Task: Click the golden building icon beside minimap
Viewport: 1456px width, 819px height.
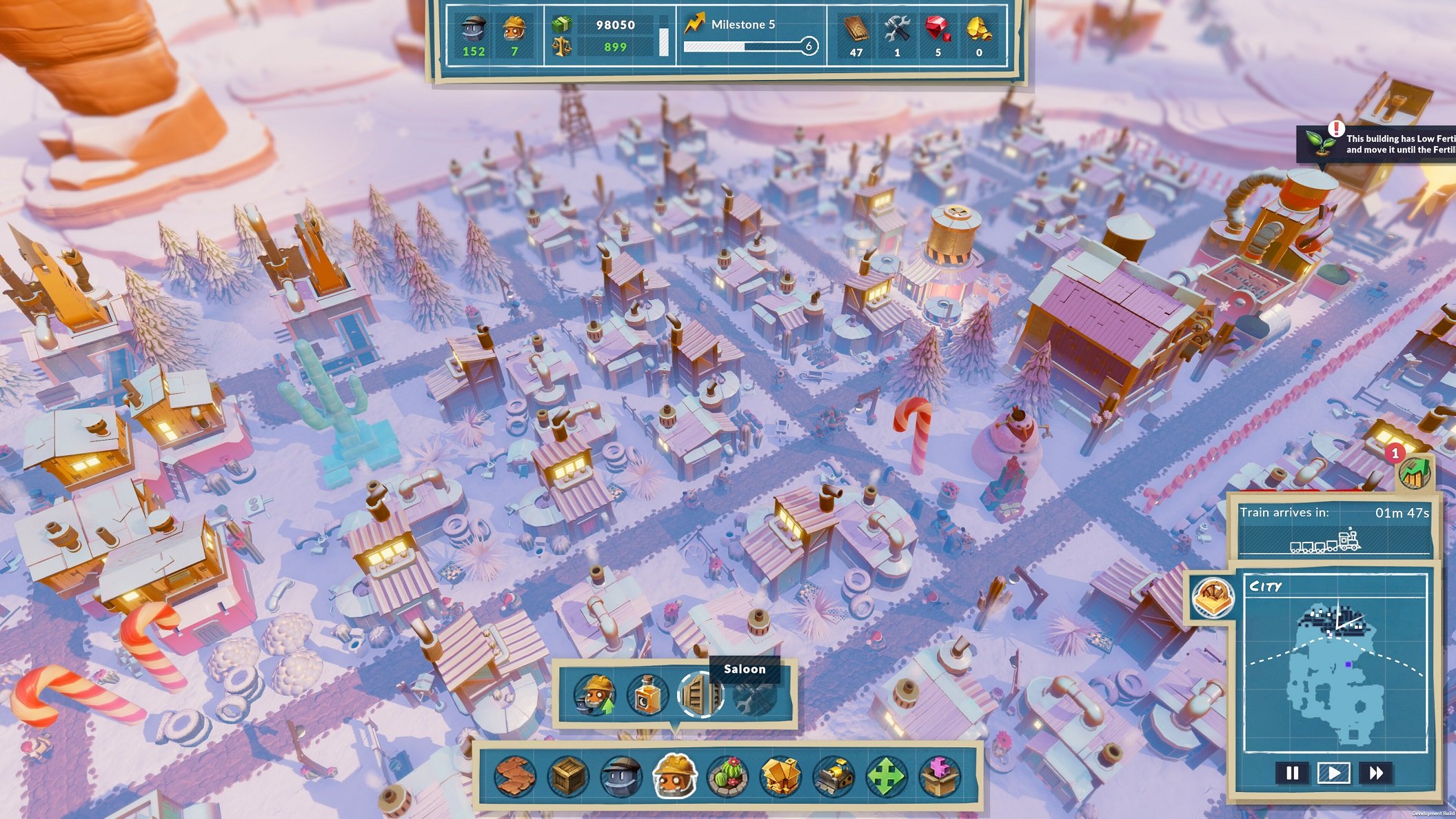Action: [x=1213, y=596]
